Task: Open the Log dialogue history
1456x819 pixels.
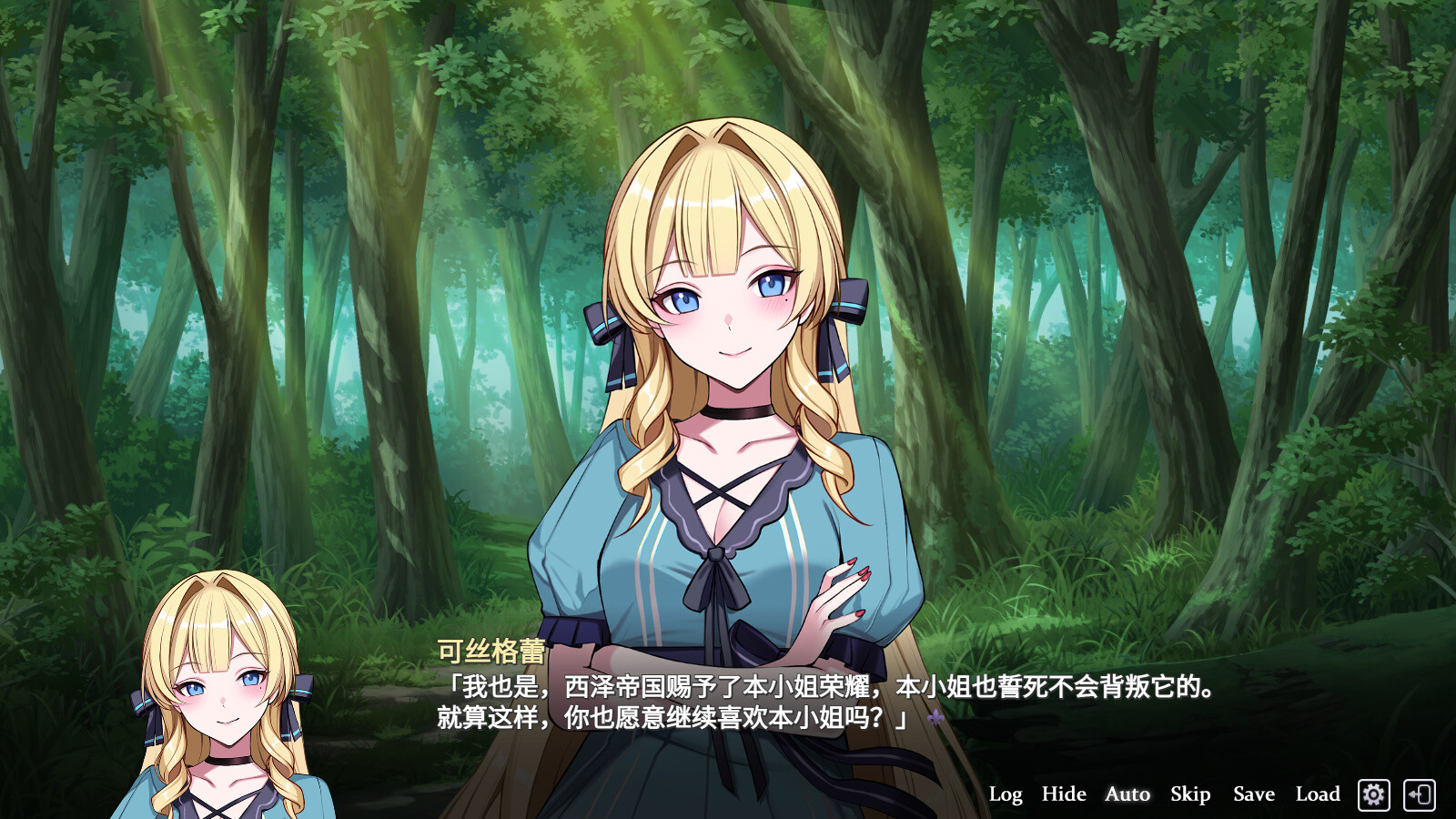Action: pos(1006,794)
